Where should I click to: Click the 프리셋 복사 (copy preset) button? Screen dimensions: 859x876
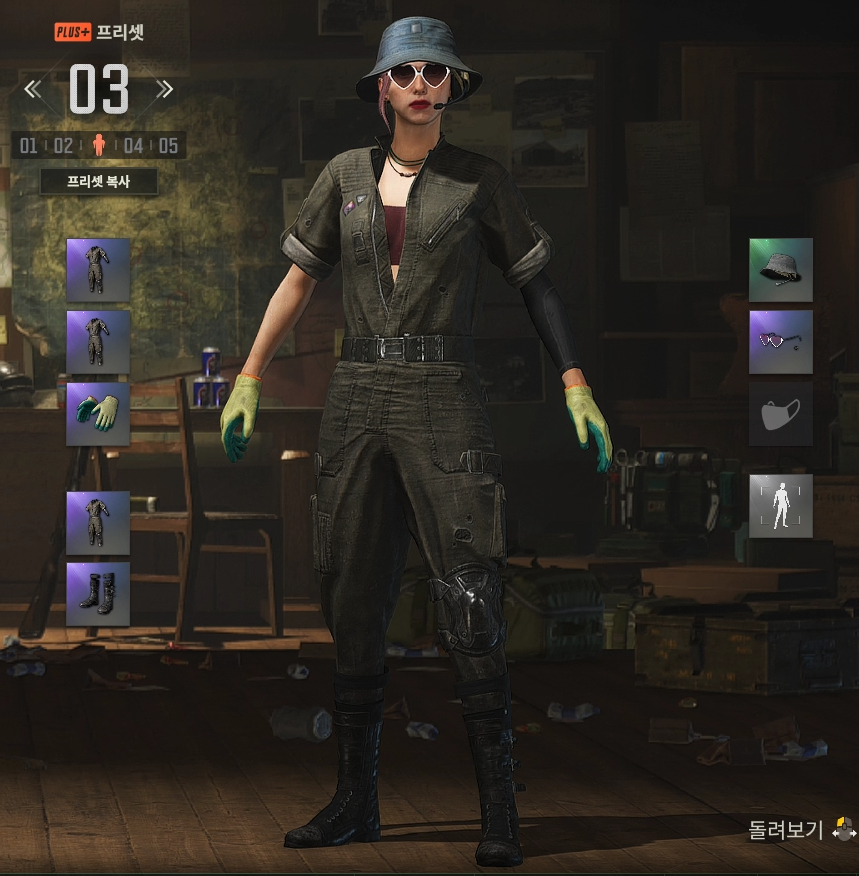point(98,182)
